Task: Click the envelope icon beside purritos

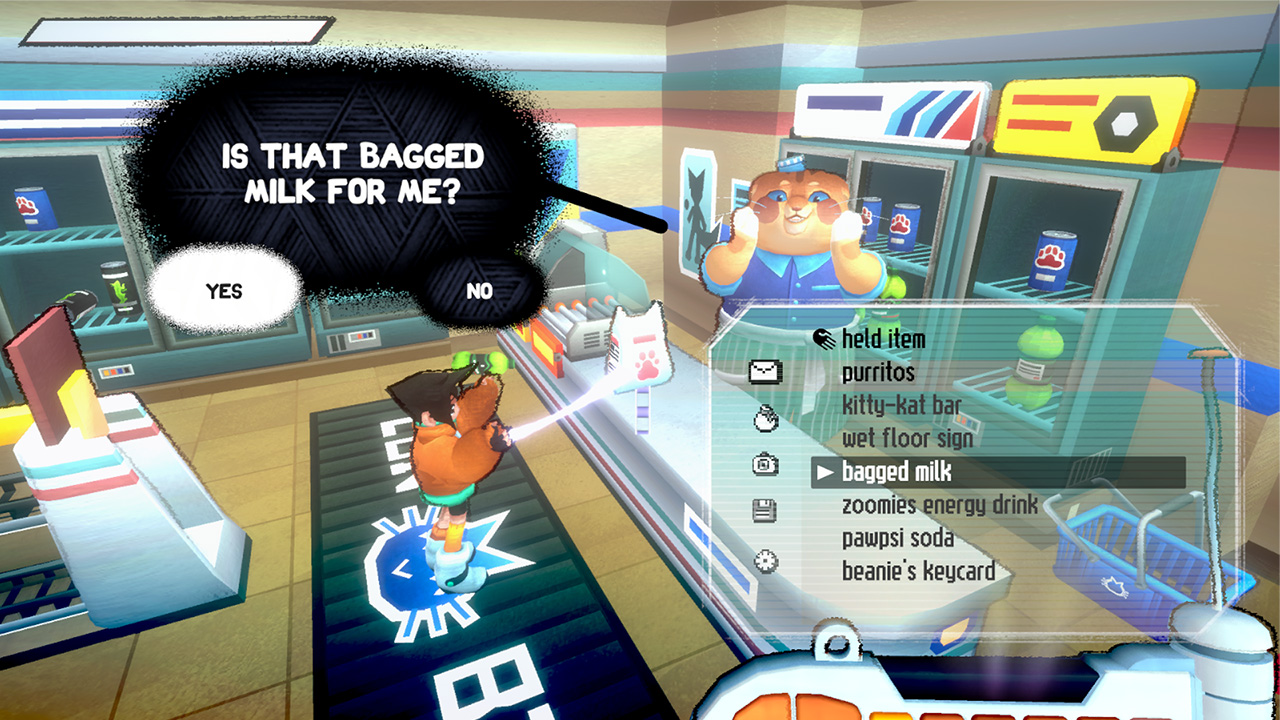Action: pyautogui.click(x=767, y=371)
